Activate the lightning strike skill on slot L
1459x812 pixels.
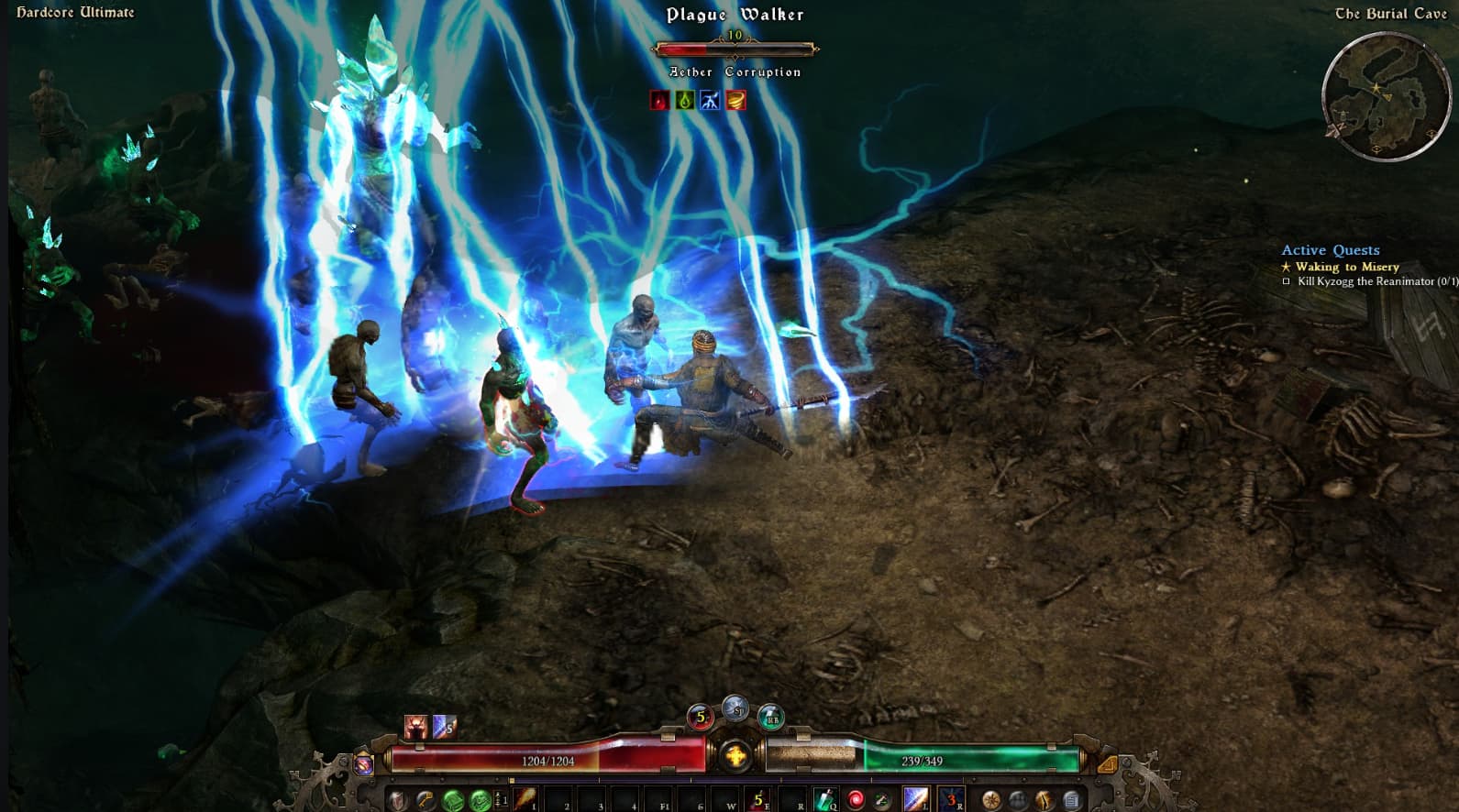[915, 799]
